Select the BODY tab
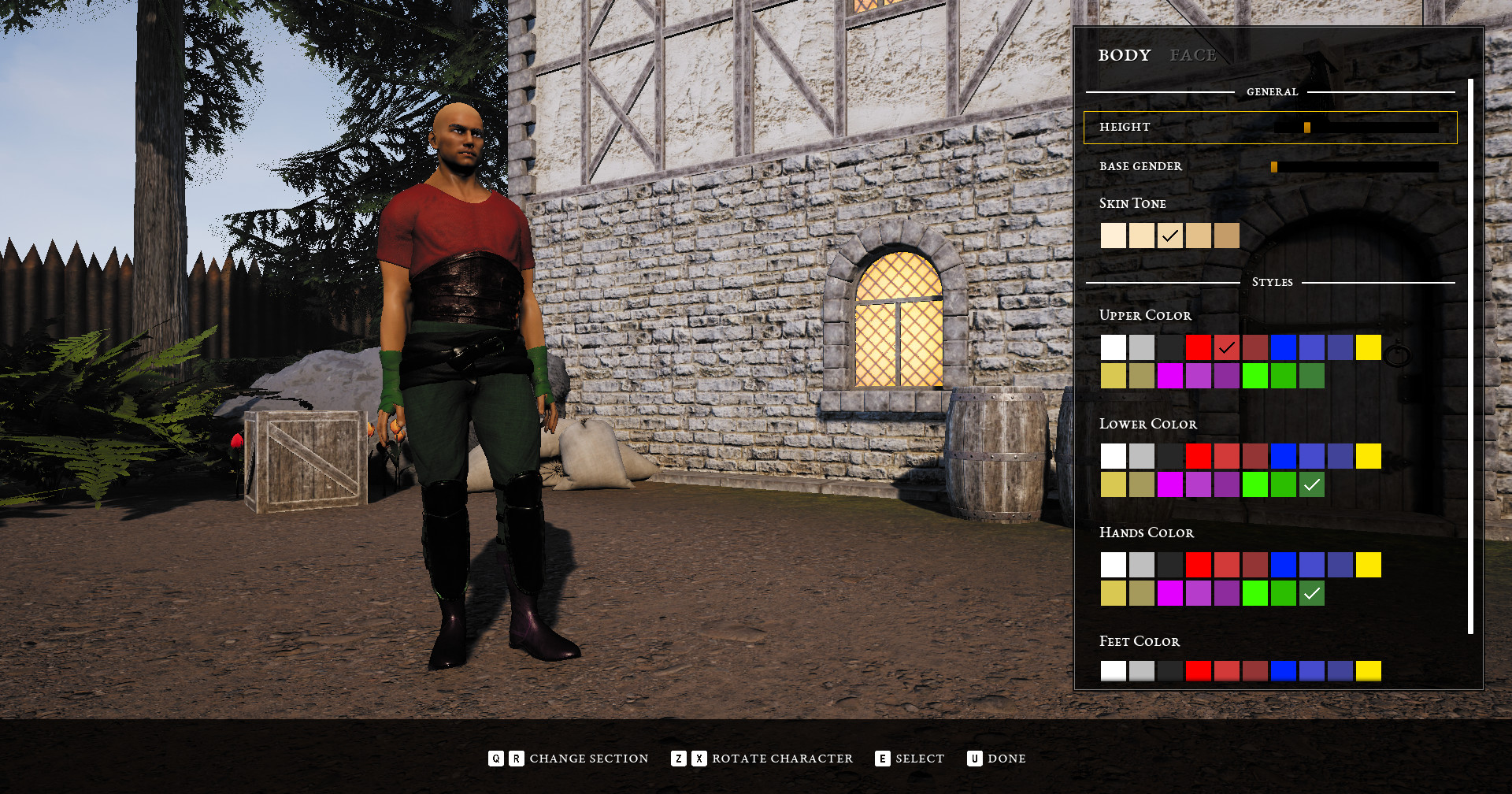Image resolution: width=1512 pixels, height=794 pixels. click(1125, 55)
